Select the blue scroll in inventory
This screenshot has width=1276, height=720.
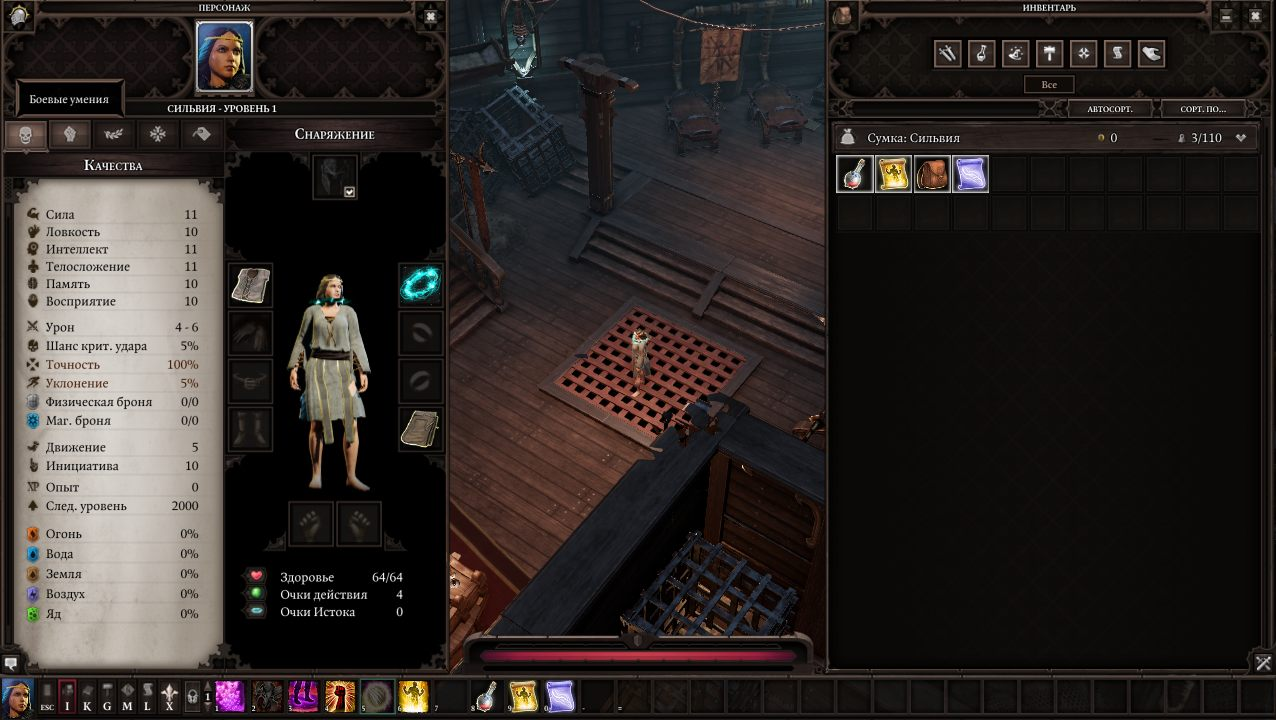click(x=971, y=174)
